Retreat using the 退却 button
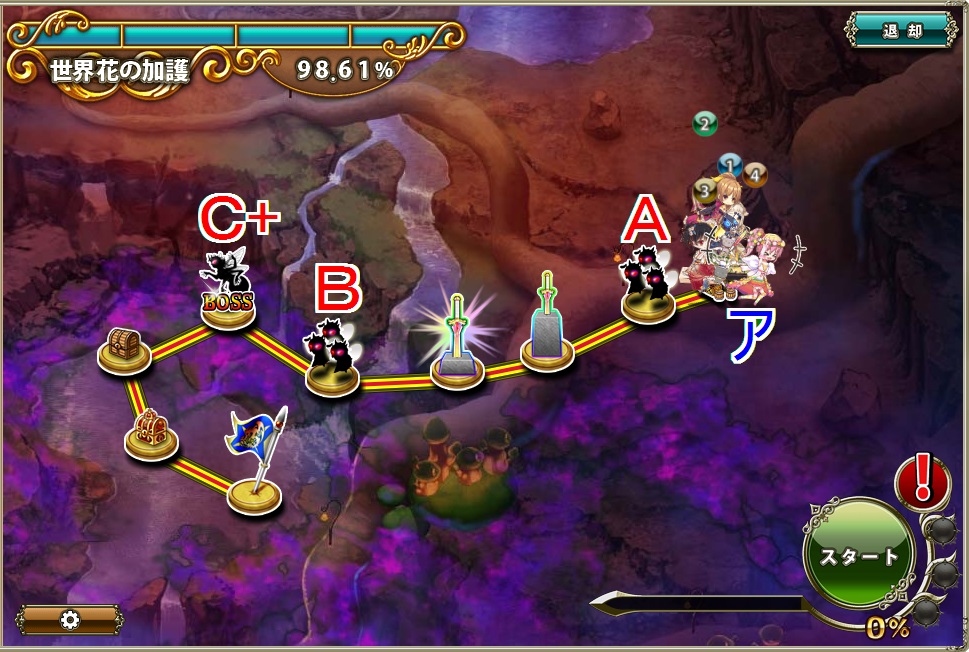The image size is (969, 652). pyautogui.click(x=901, y=30)
